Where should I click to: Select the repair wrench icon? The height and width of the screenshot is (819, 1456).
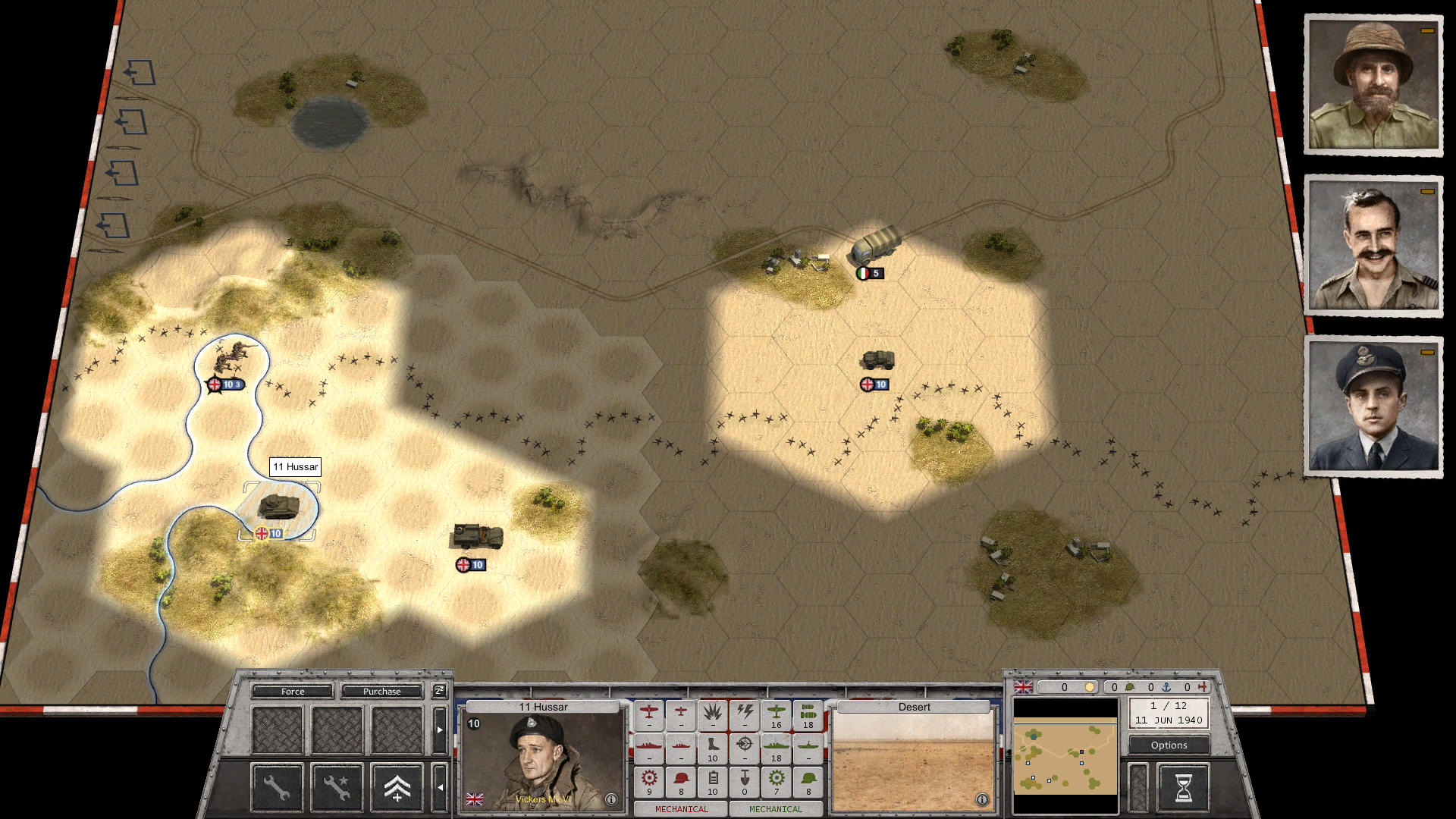[x=276, y=789]
